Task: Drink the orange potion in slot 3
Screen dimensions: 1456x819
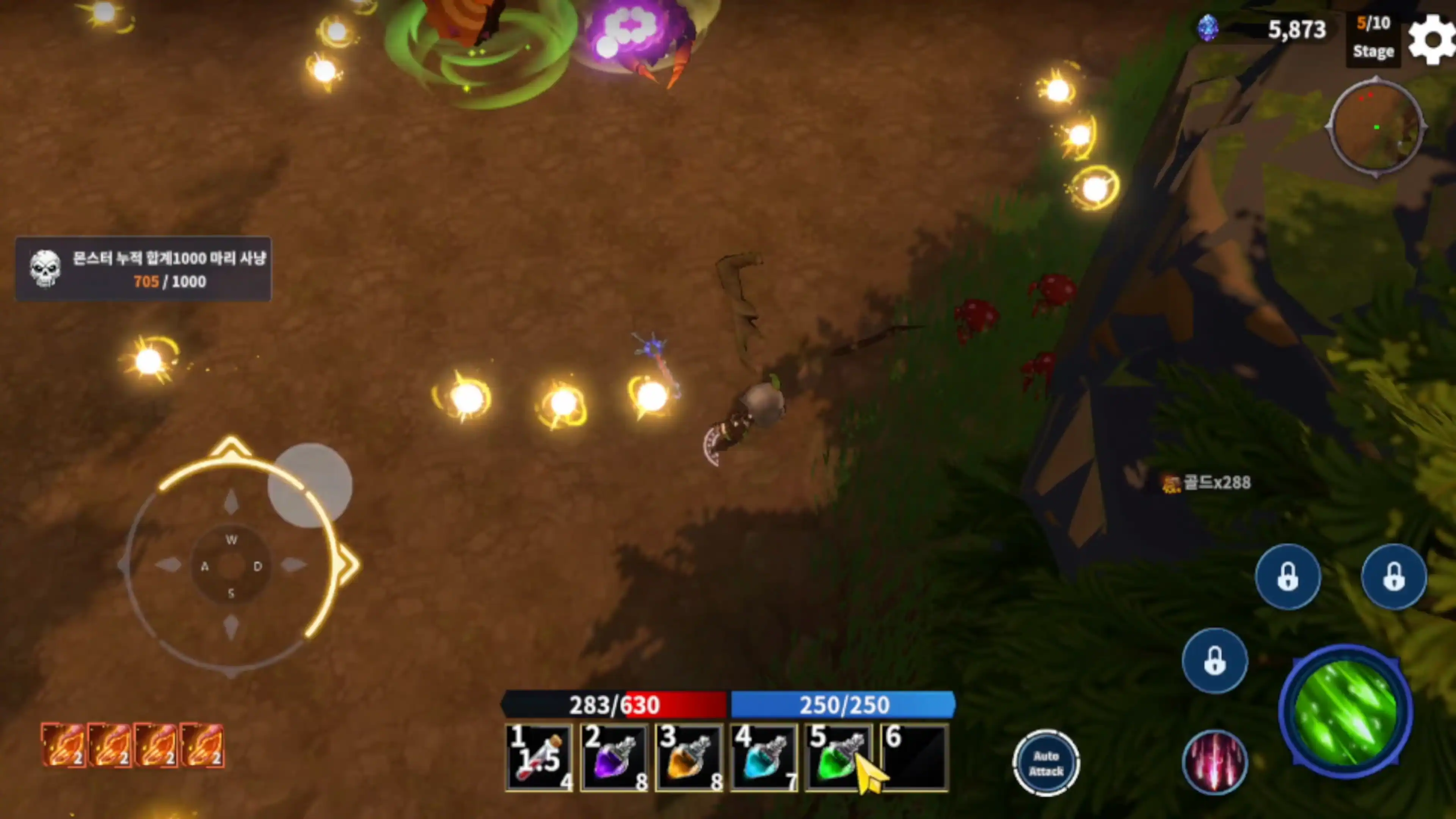Action: click(x=689, y=758)
